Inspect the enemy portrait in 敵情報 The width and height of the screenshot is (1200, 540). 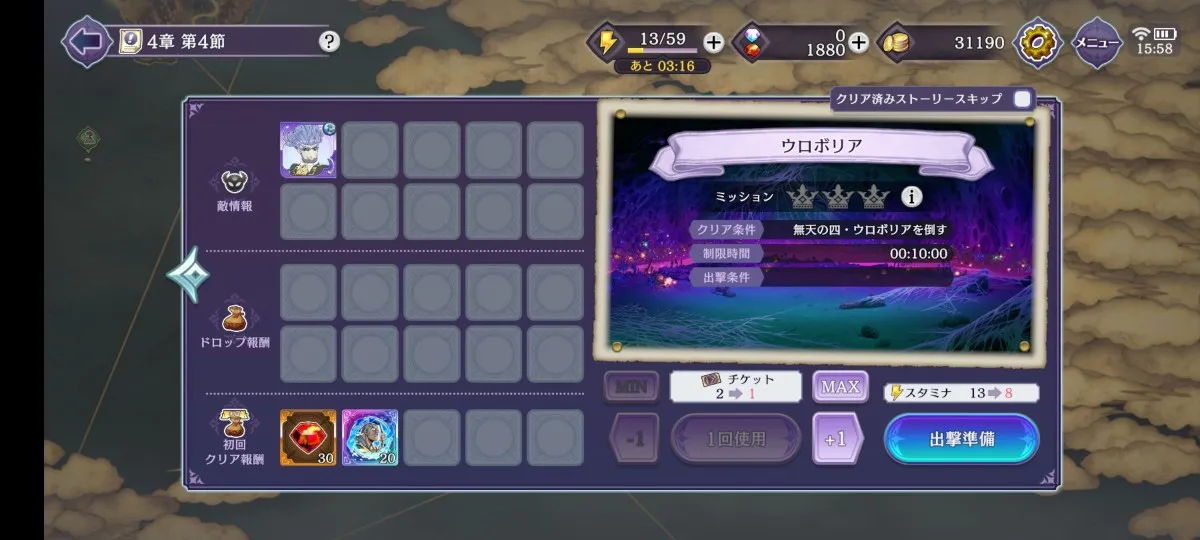click(x=308, y=150)
